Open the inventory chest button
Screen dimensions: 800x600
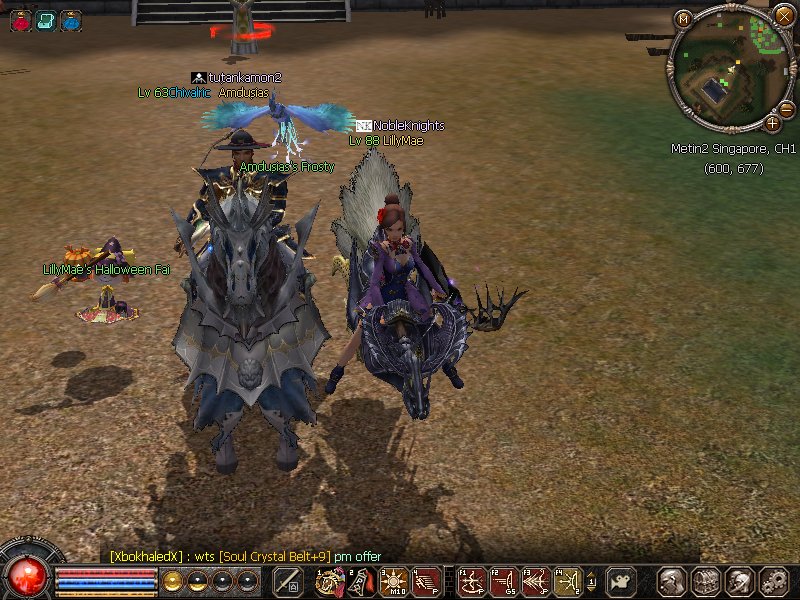click(x=706, y=581)
